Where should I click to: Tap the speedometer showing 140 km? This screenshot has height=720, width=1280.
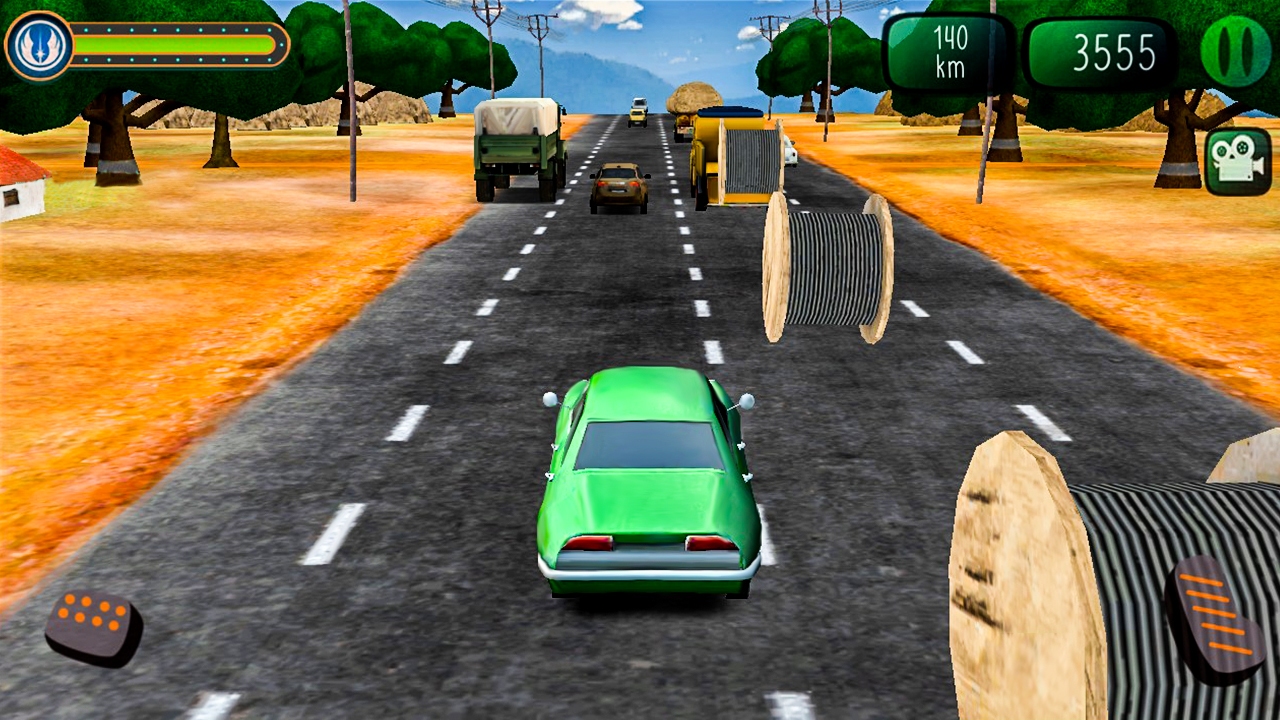pos(946,50)
